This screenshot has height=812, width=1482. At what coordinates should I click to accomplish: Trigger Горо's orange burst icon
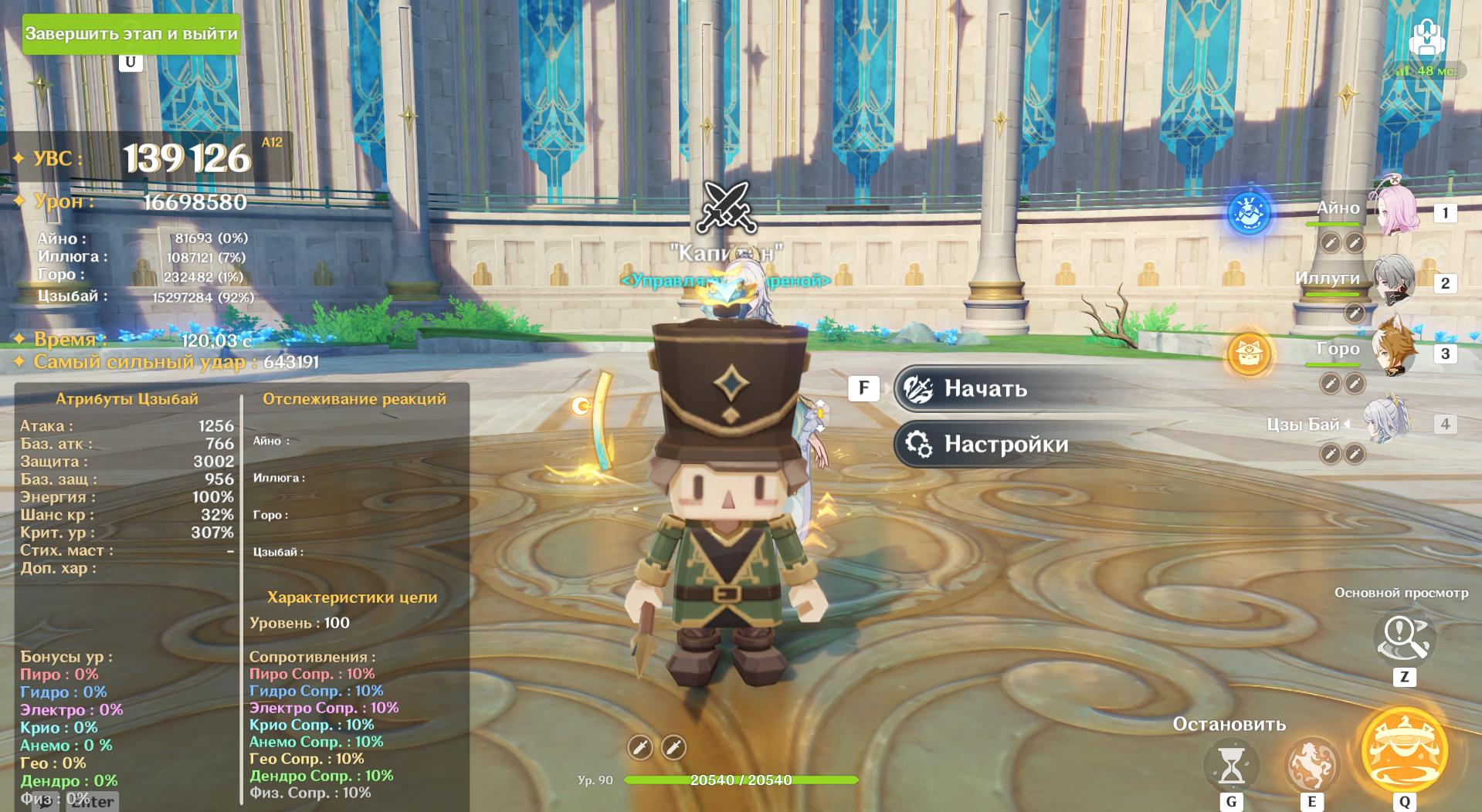(x=1248, y=354)
